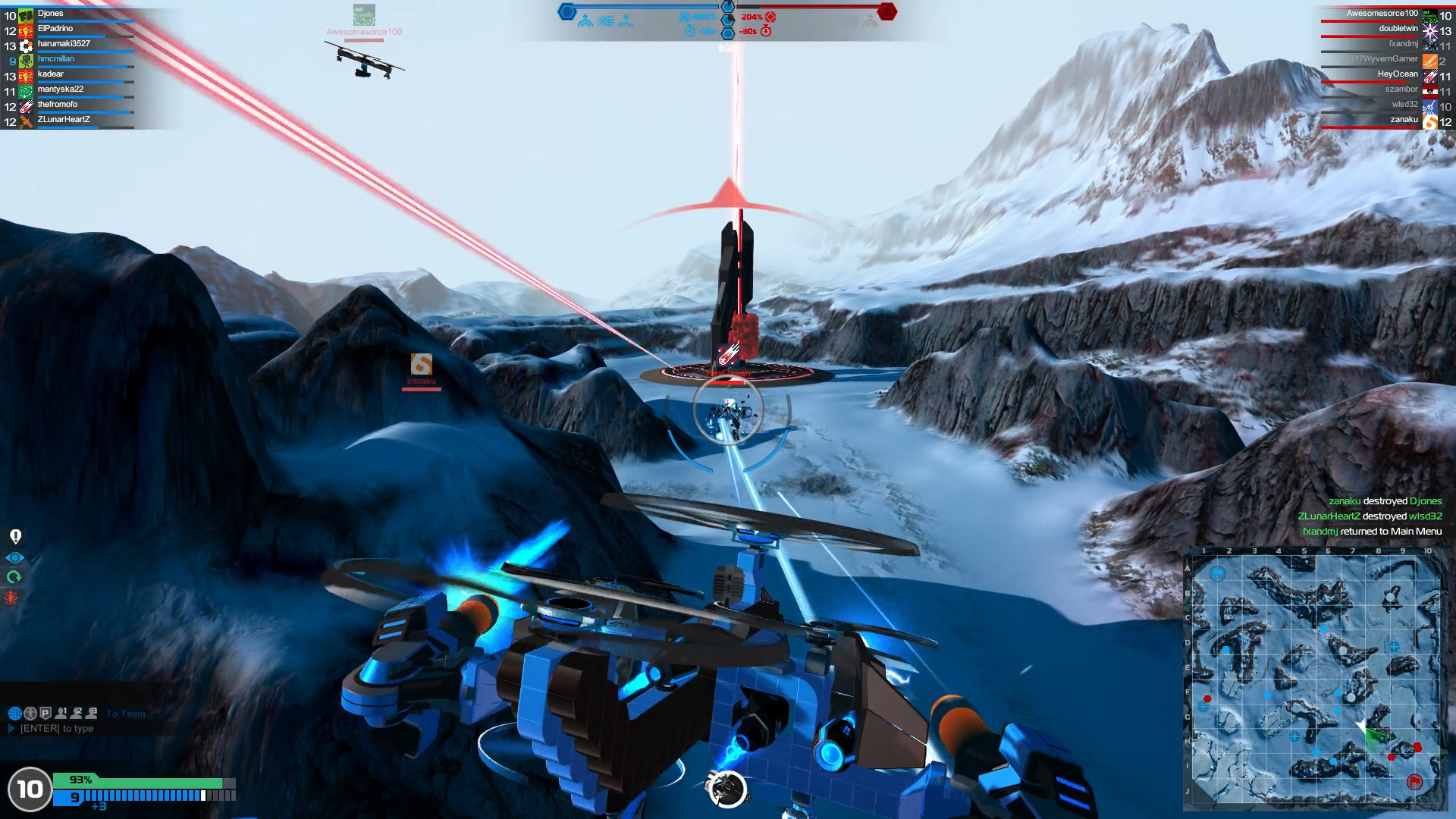
Task: Expand the chat input arrow next to ENTER prompt
Action: pos(12,729)
